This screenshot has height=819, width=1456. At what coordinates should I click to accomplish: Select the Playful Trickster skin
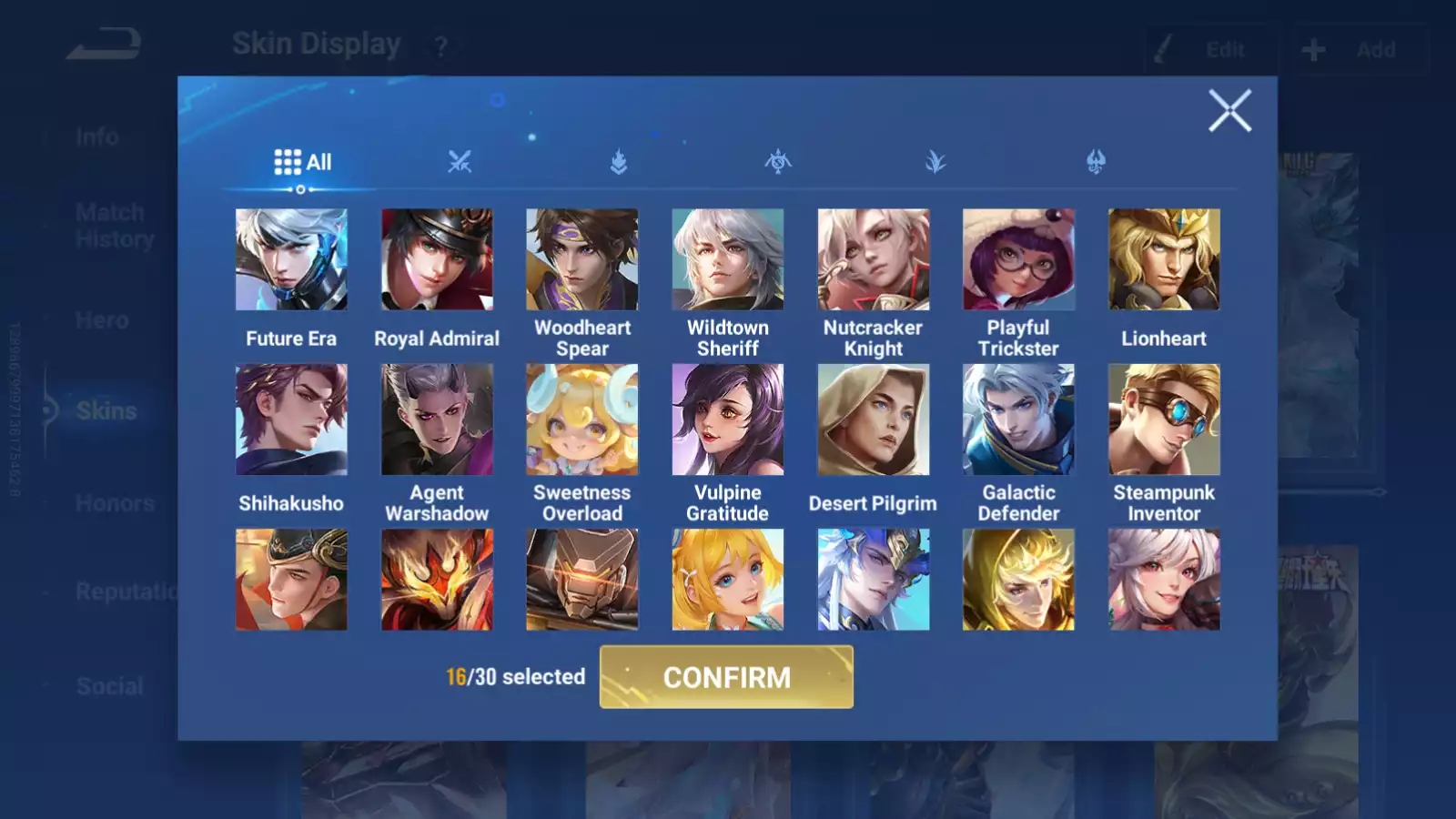(1018, 260)
